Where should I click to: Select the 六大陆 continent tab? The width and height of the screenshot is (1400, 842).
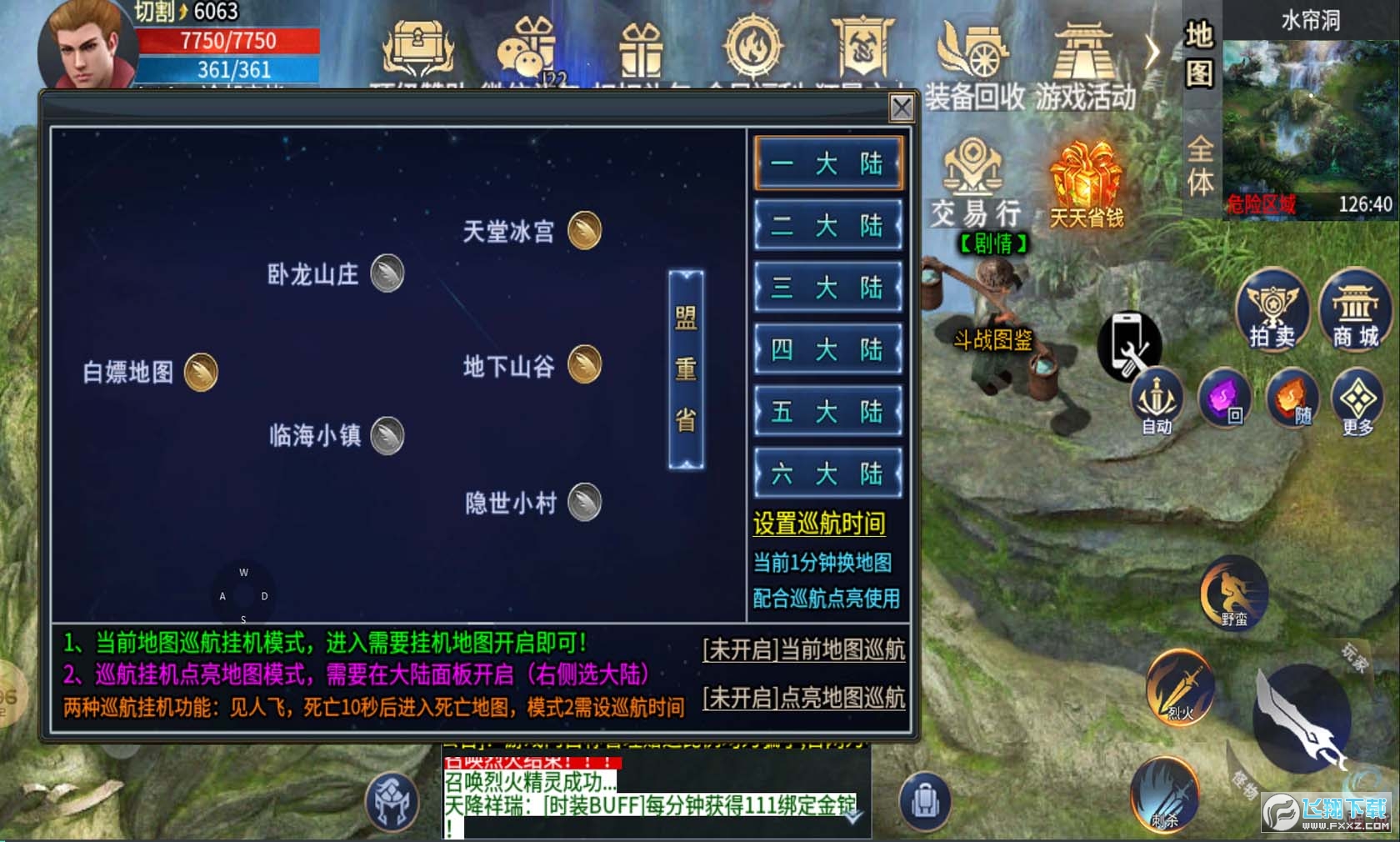tap(827, 473)
